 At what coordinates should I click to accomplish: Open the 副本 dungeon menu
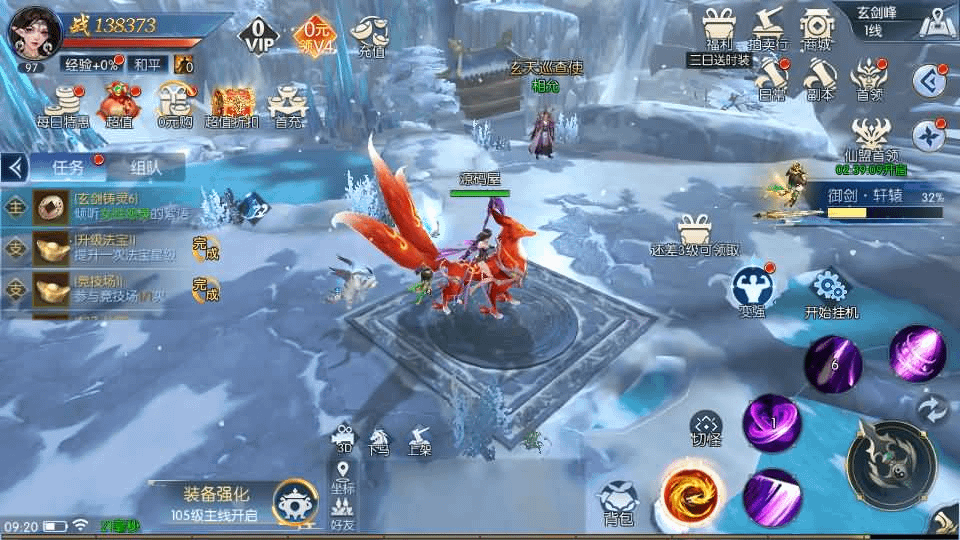tap(820, 78)
